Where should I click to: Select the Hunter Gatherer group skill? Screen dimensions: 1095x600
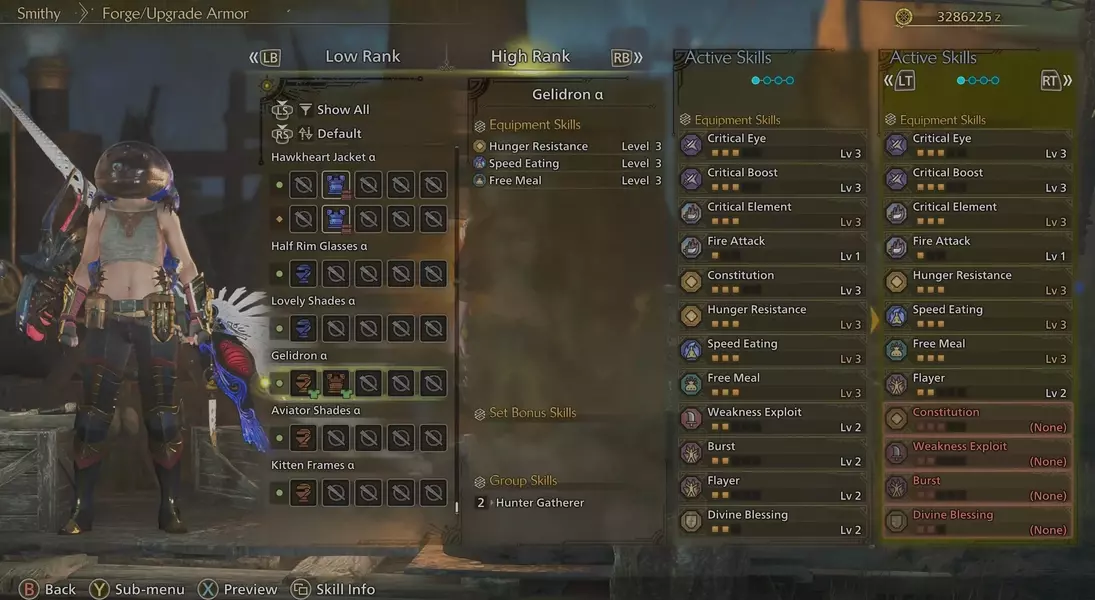(x=539, y=503)
